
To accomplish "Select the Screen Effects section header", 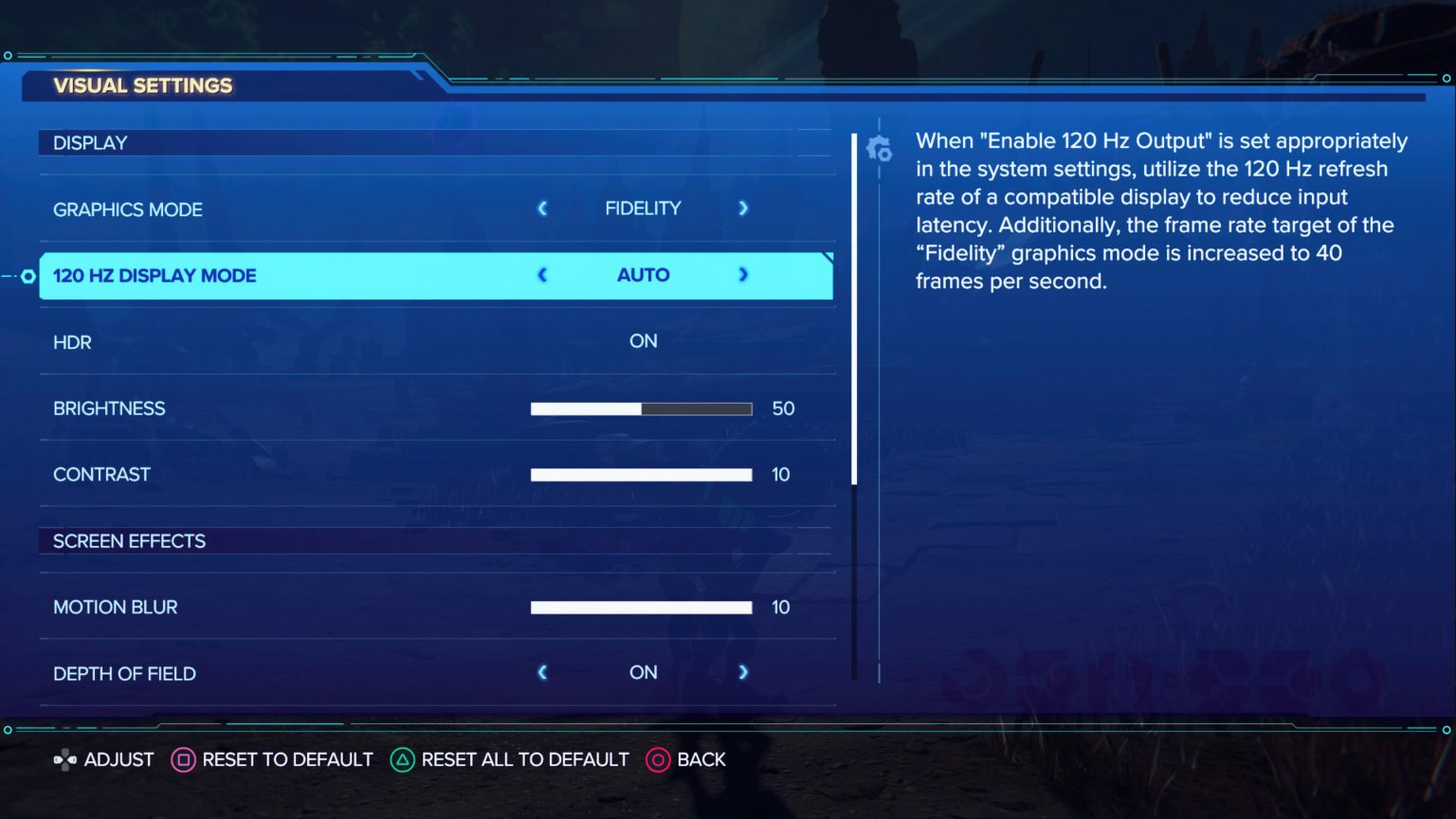I will click(x=129, y=541).
